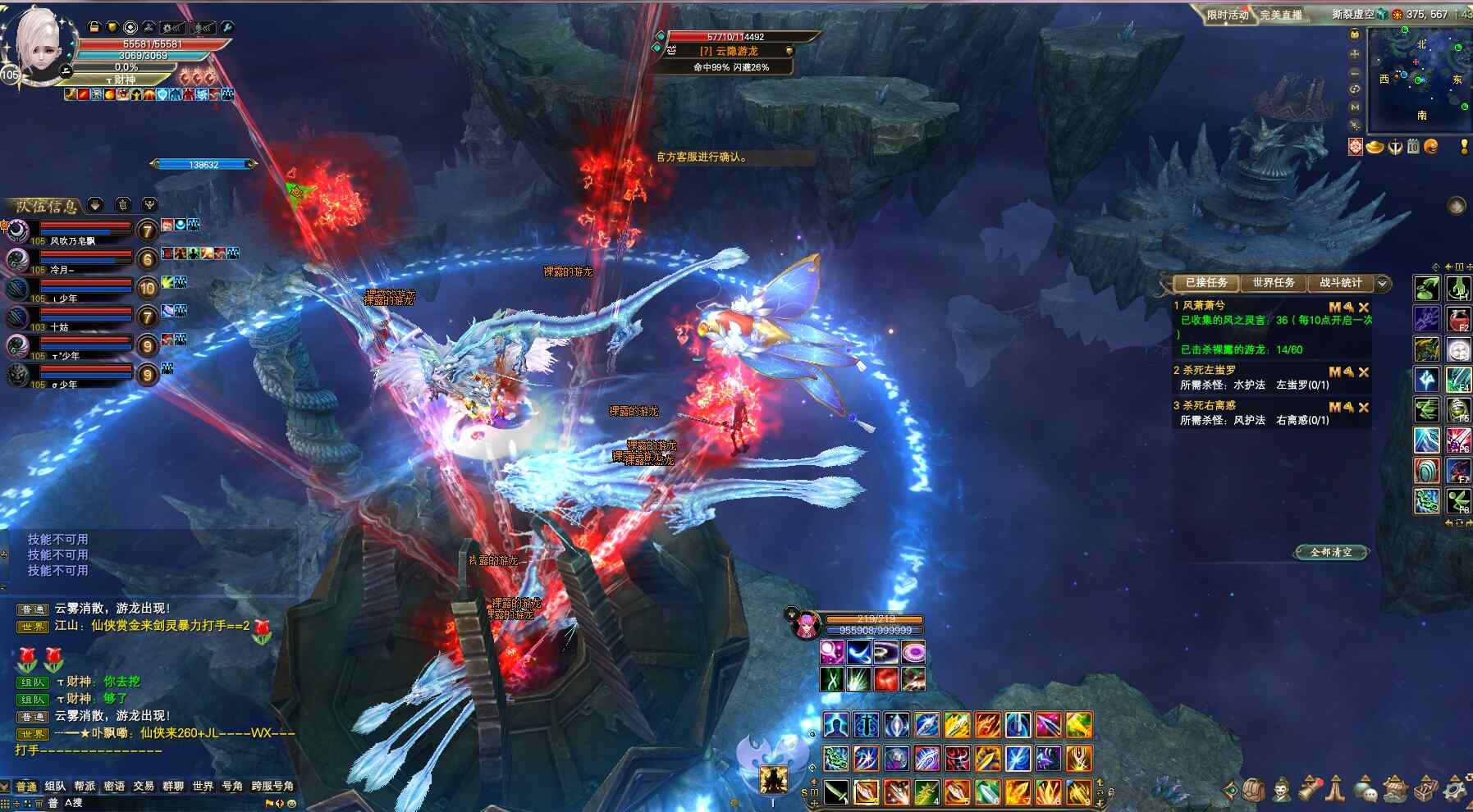Abandon the 杀死左蚩罗 quest with its X
Screen dimensions: 1473x812
pyautogui.click(x=1364, y=372)
